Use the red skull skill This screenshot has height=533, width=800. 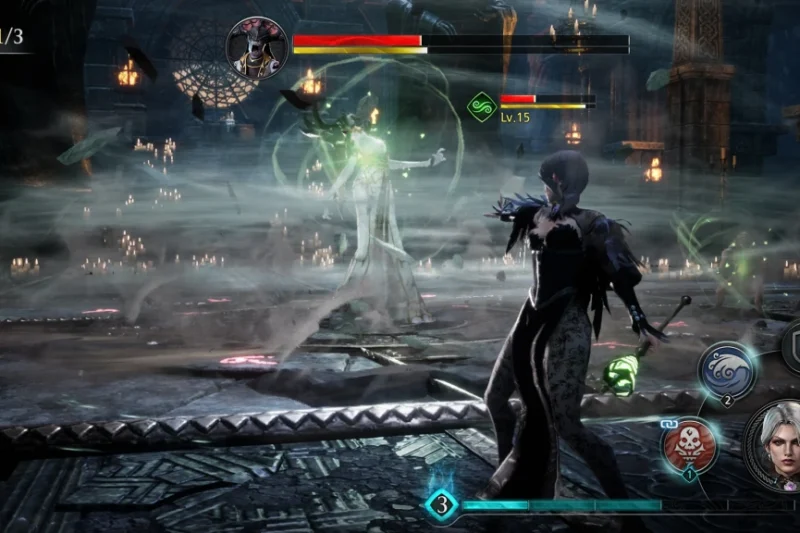pyautogui.click(x=688, y=446)
